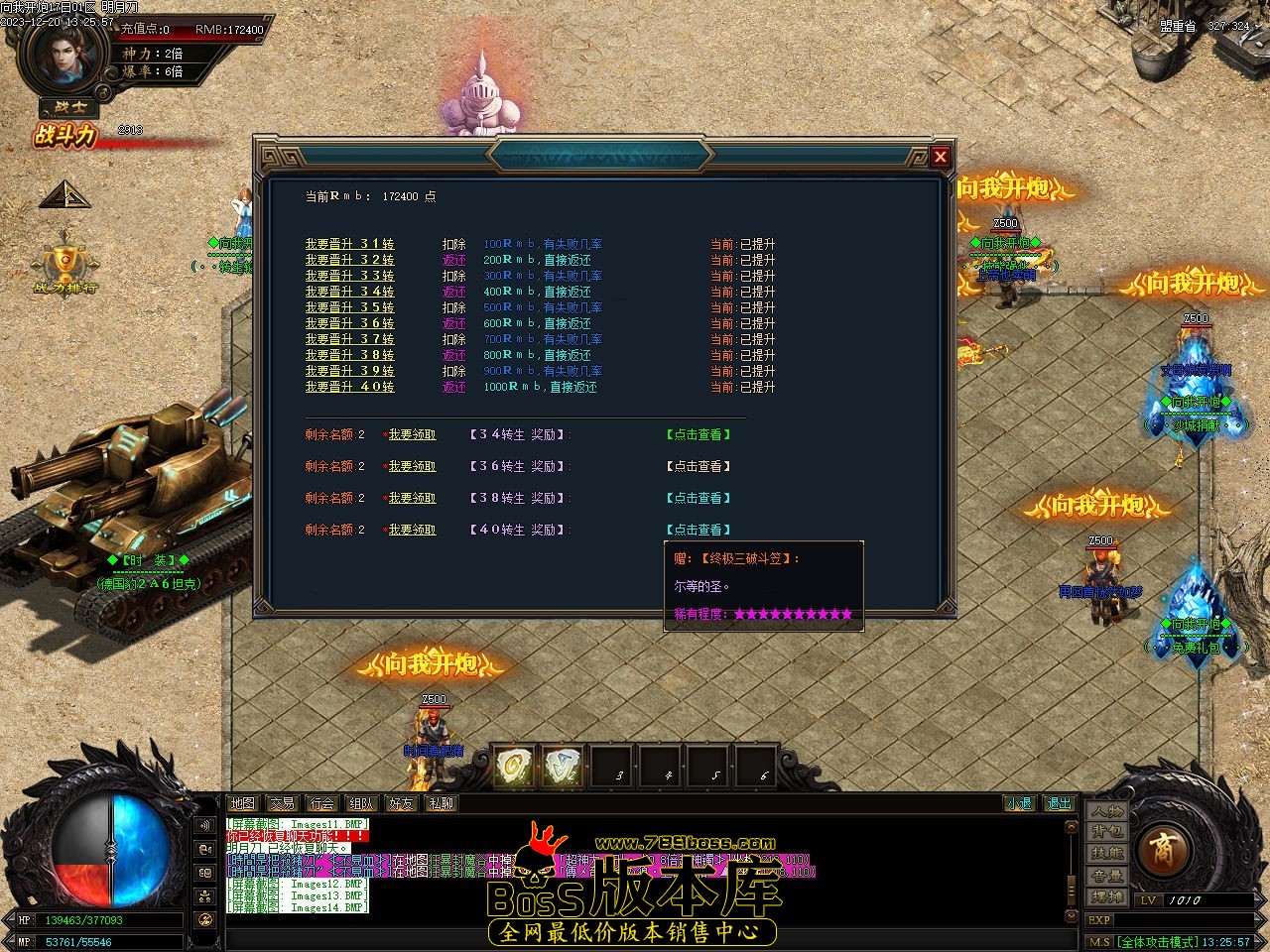Open the round 商 shop button
Viewport: 1270px width, 952px height.
click(x=1161, y=849)
